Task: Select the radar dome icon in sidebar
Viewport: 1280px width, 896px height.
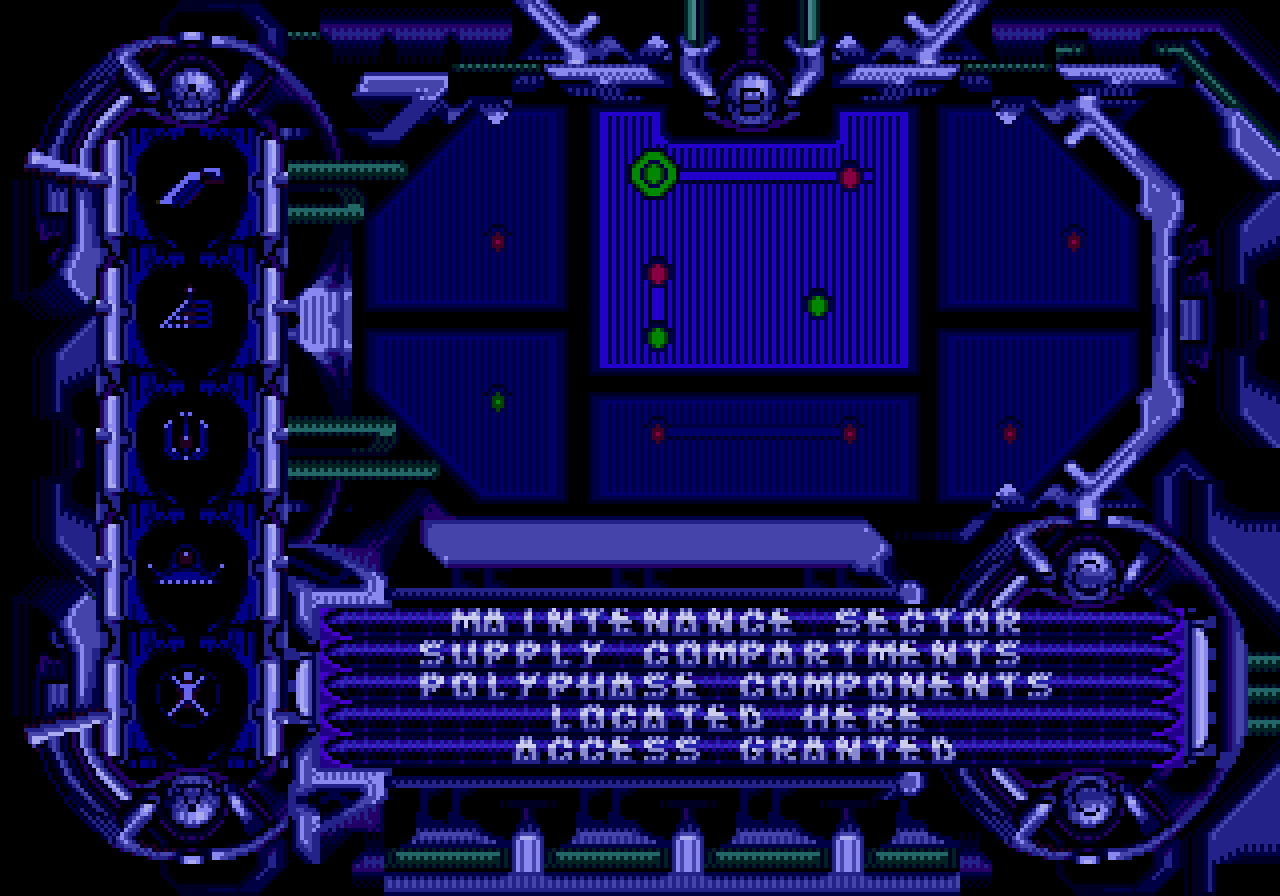Action: 184,562
